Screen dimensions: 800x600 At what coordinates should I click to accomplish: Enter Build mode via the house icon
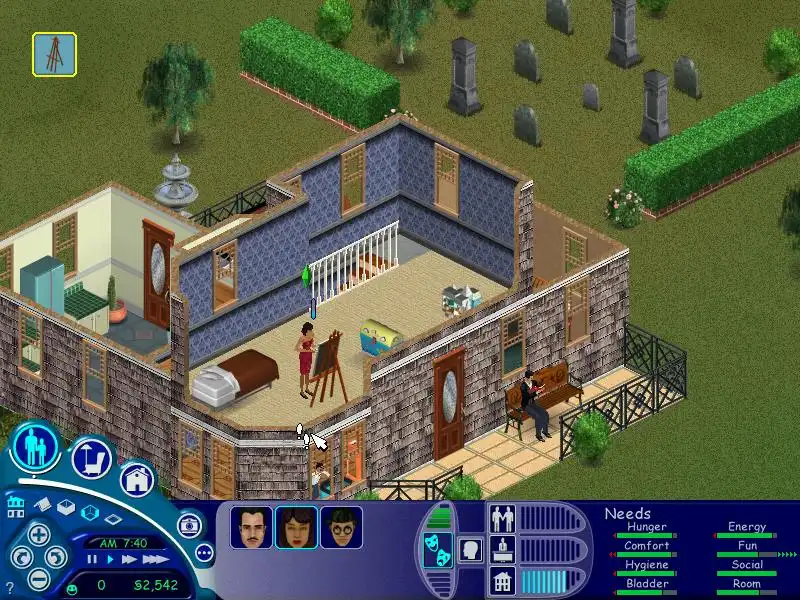click(137, 478)
